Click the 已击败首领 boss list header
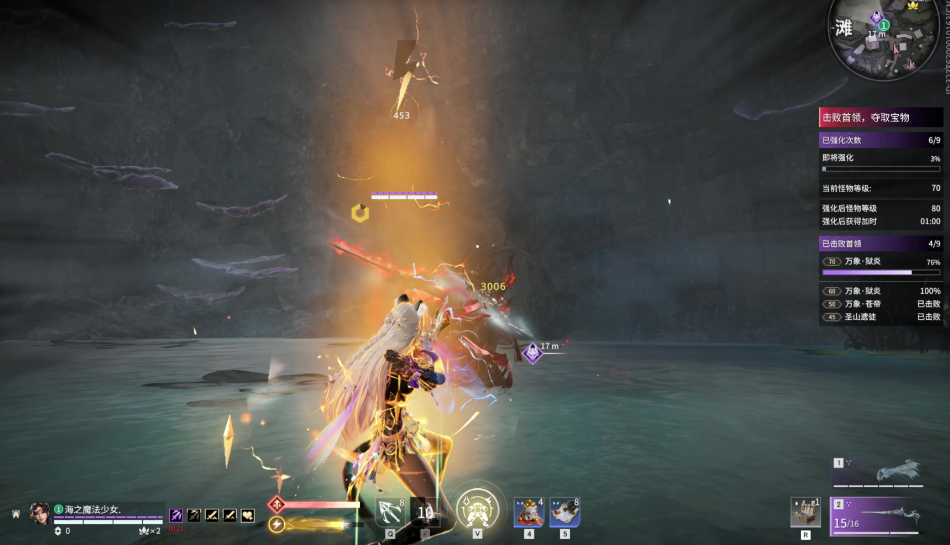This screenshot has height=545, width=950. point(879,243)
